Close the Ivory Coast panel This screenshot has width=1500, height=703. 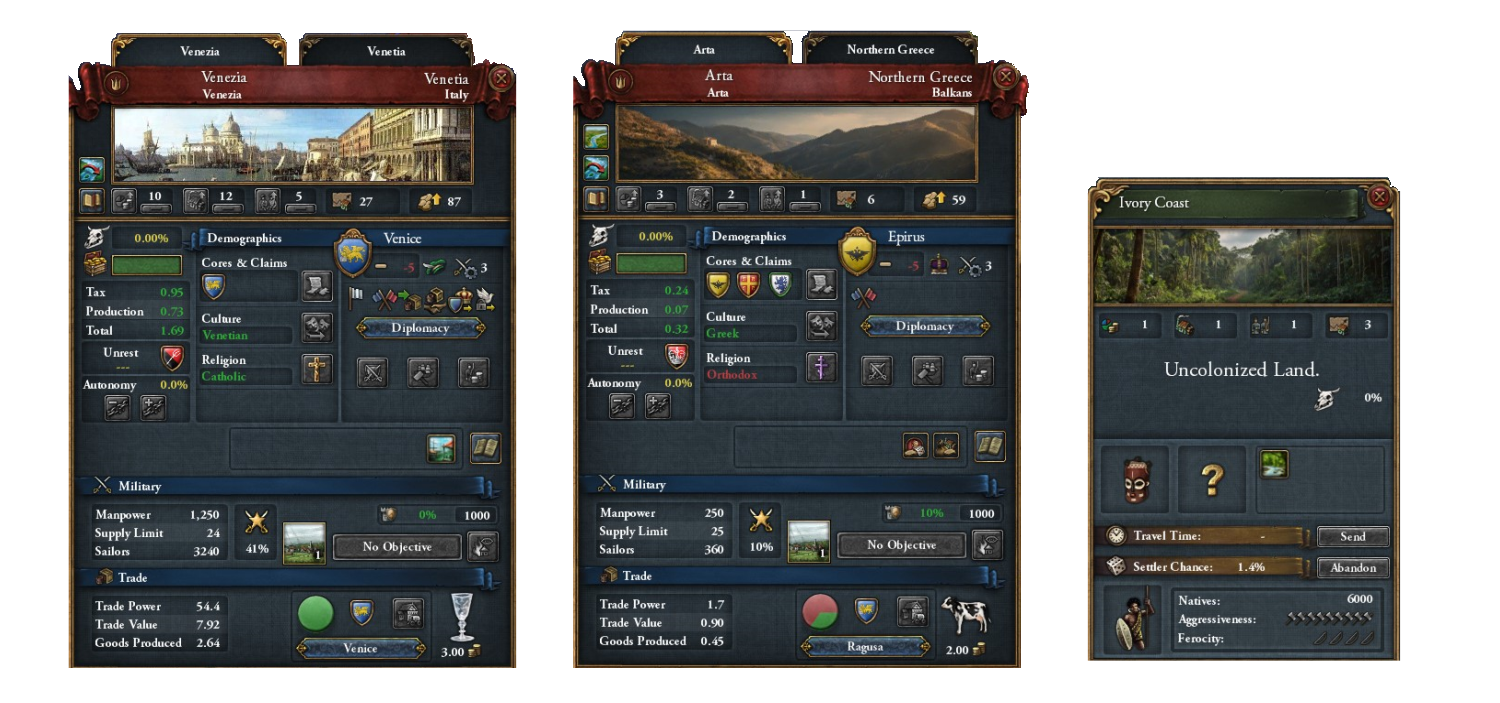coord(1380,197)
